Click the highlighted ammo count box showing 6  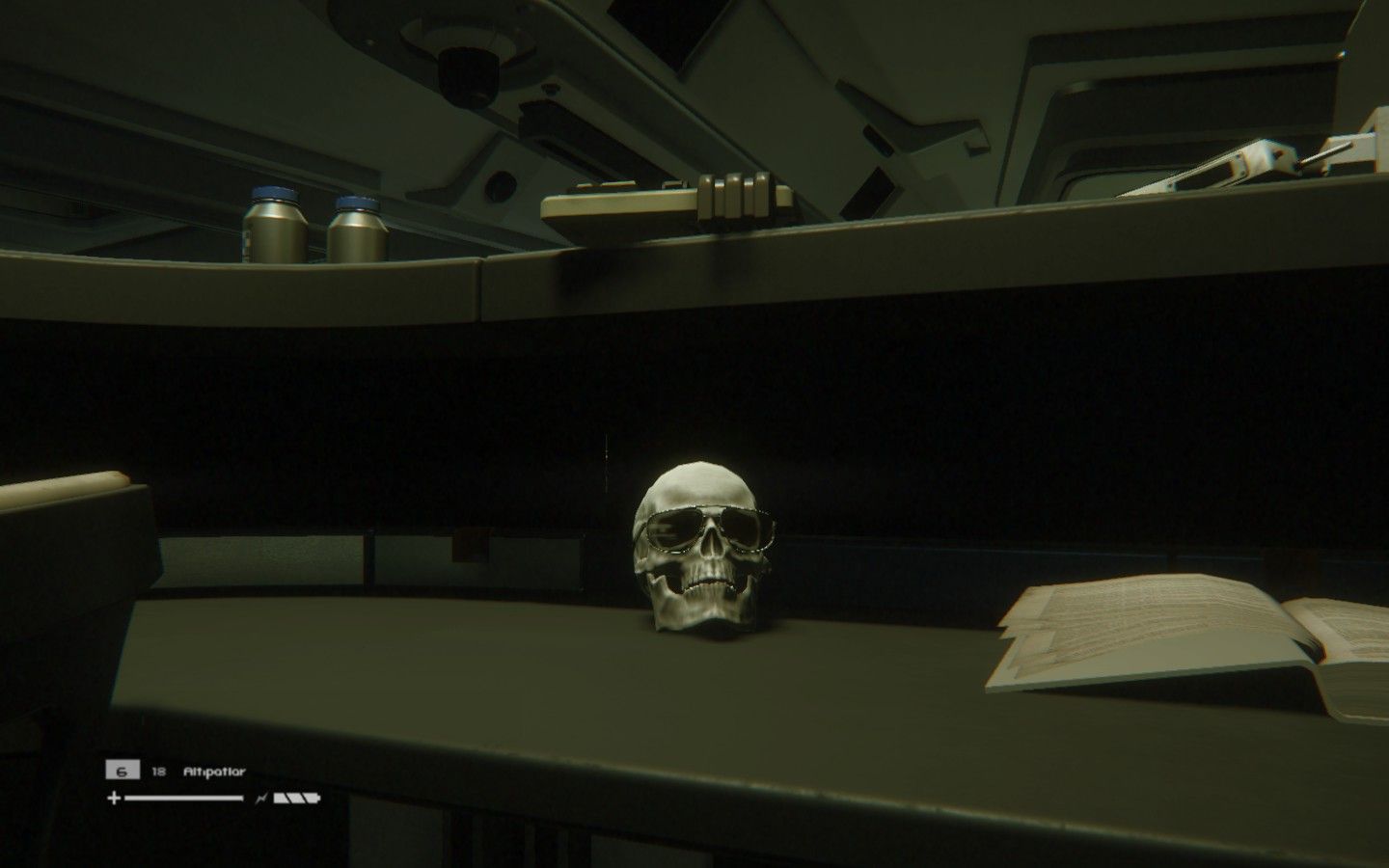coord(121,770)
